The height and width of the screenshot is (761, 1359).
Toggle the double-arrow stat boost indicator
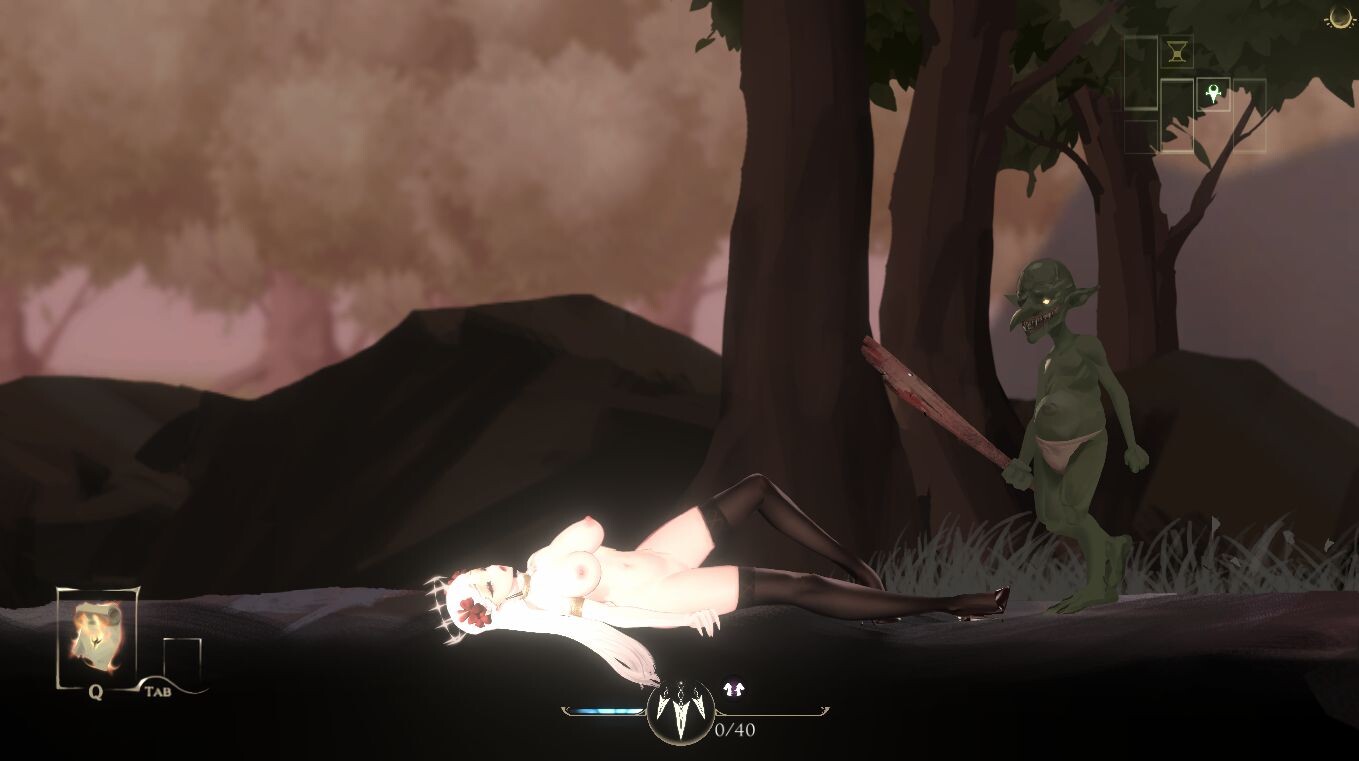pyautogui.click(x=733, y=687)
